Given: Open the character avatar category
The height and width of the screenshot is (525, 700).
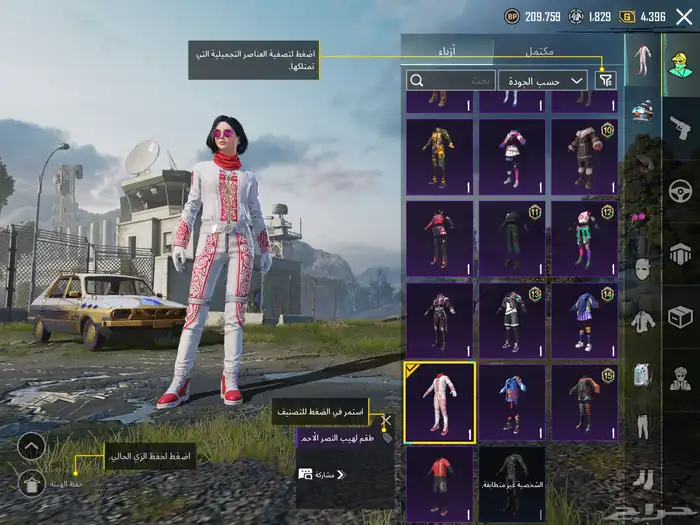Looking at the screenshot, I should (x=681, y=64).
